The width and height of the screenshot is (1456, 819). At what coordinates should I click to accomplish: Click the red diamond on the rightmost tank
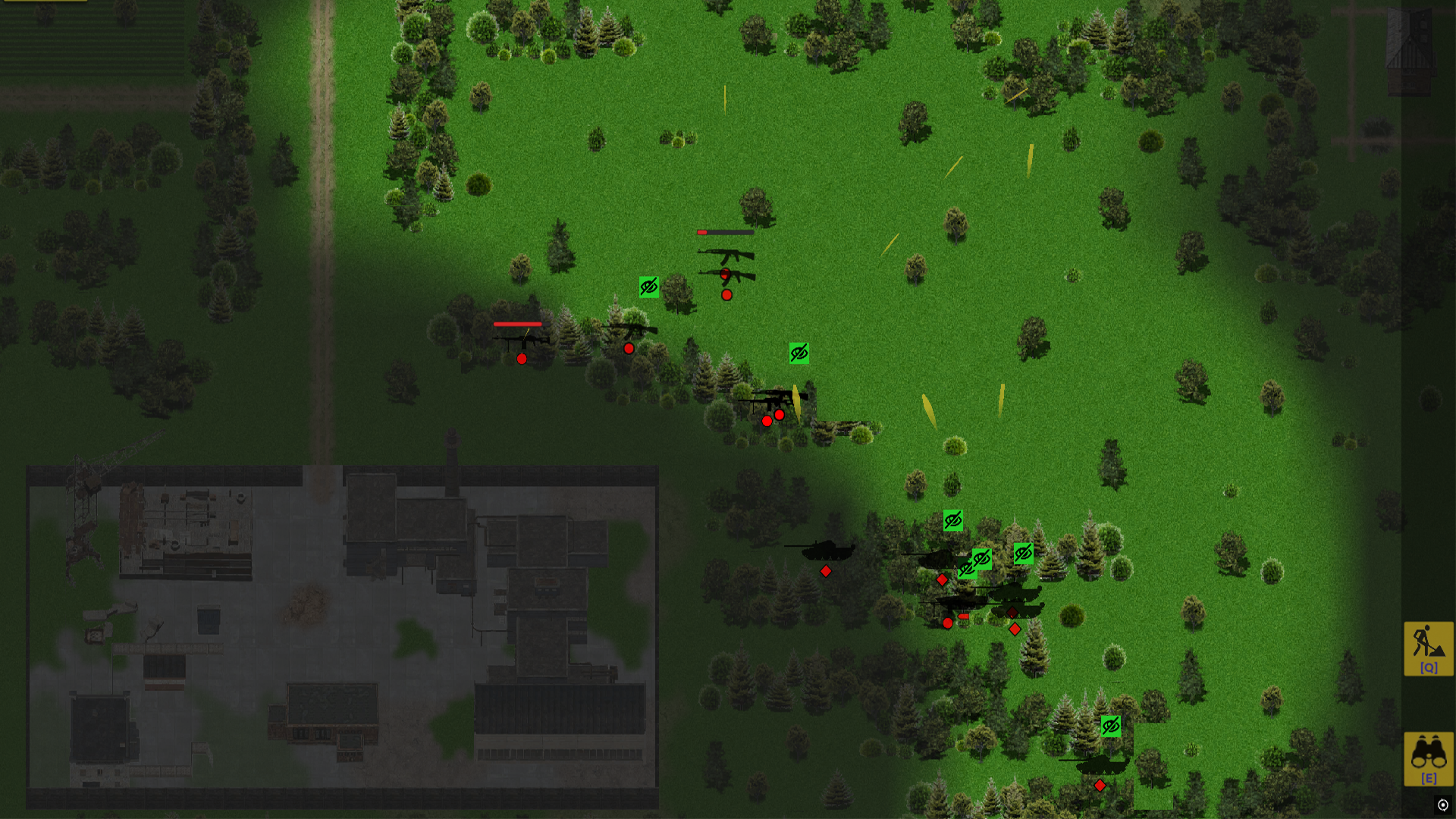coord(1015,629)
